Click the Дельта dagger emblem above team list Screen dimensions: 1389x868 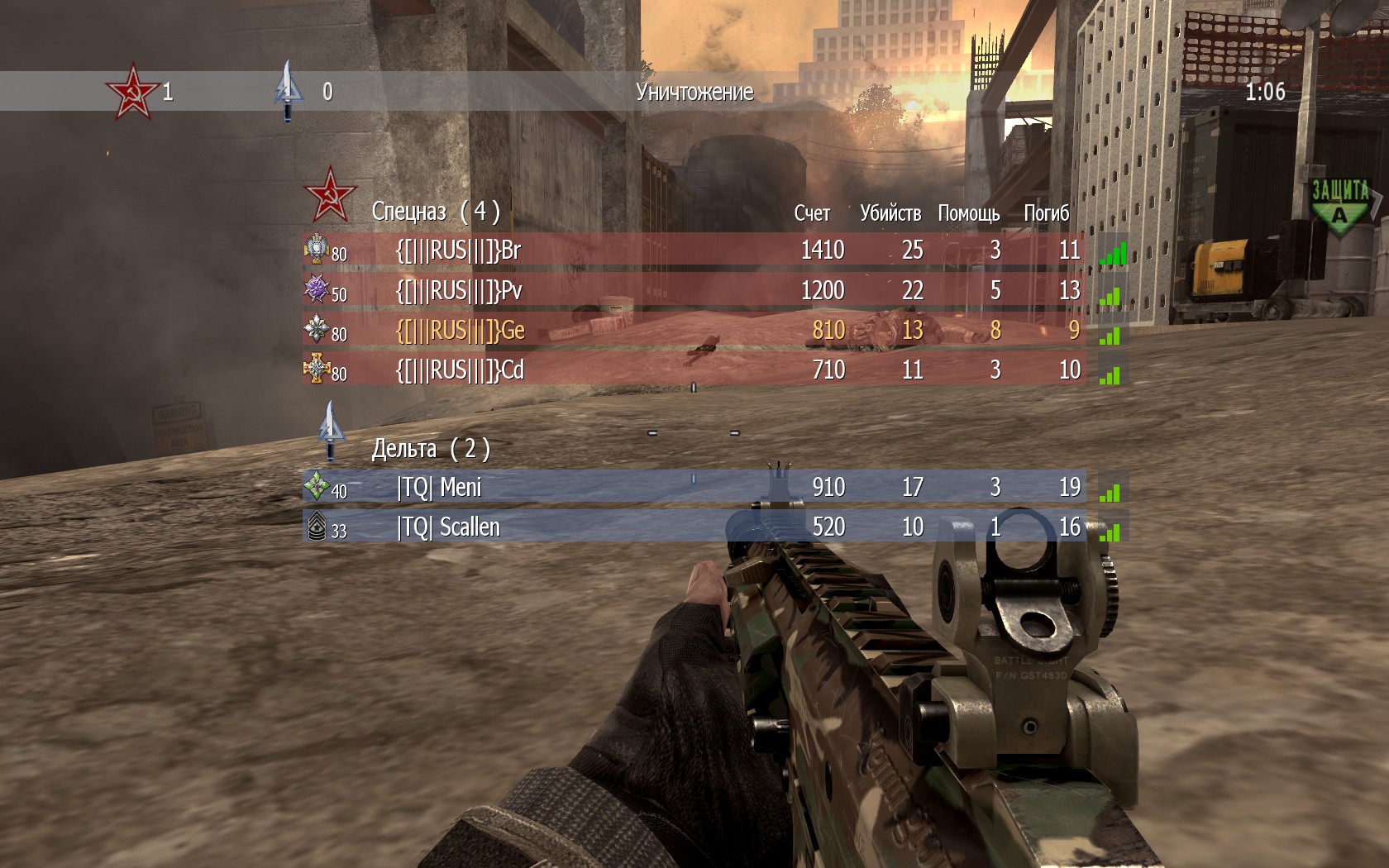(x=331, y=428)
